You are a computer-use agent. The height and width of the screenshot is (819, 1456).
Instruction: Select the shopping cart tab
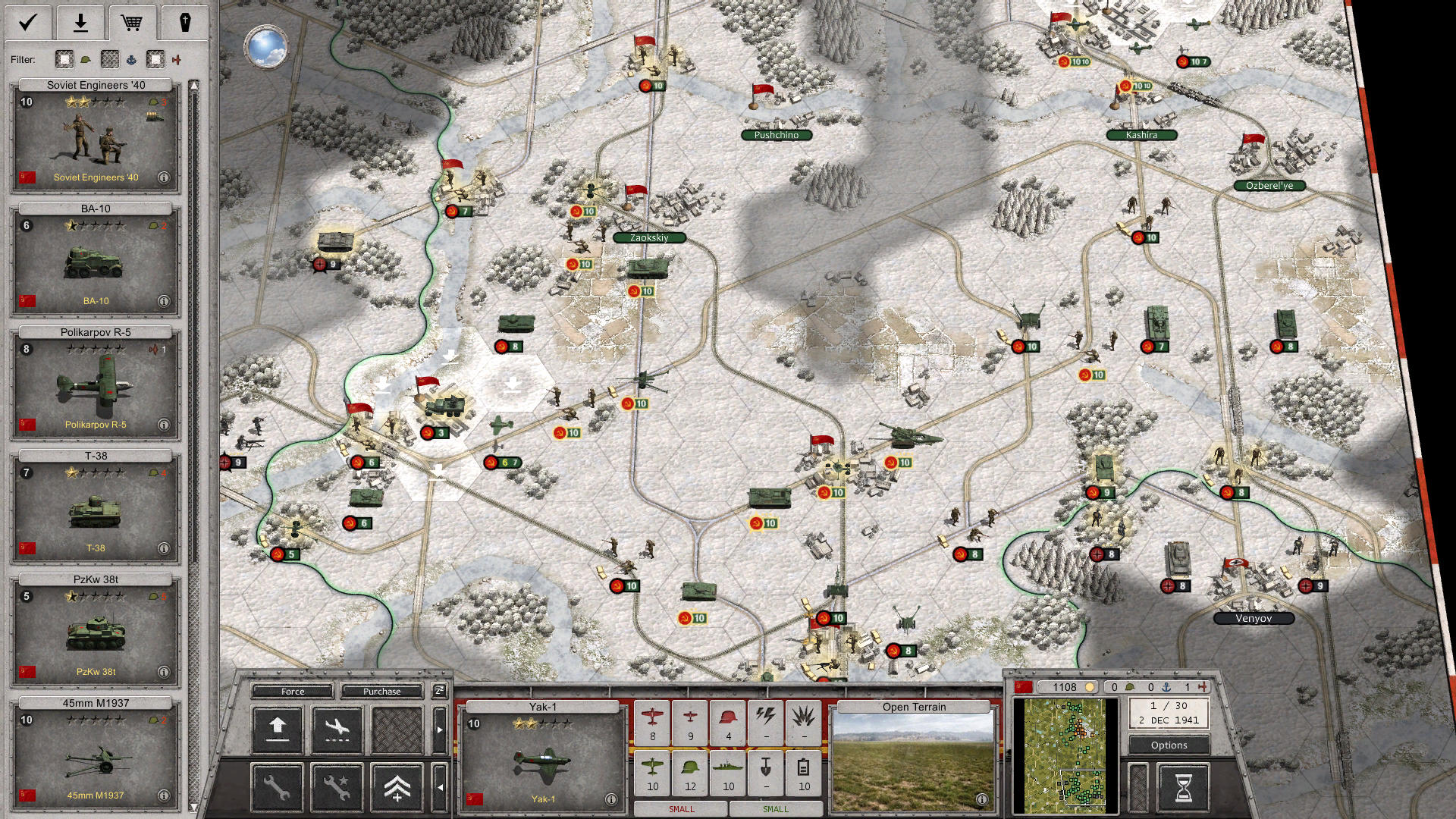[x=132, y=22]
